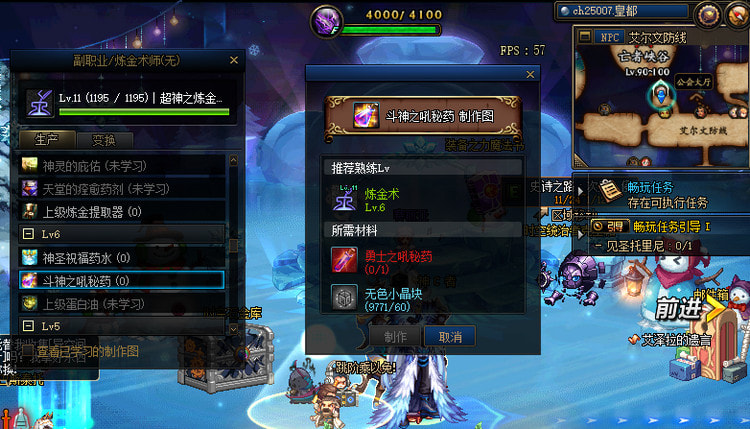Choose the 天堂的痊愈药剂 recipe

point(120,188)
